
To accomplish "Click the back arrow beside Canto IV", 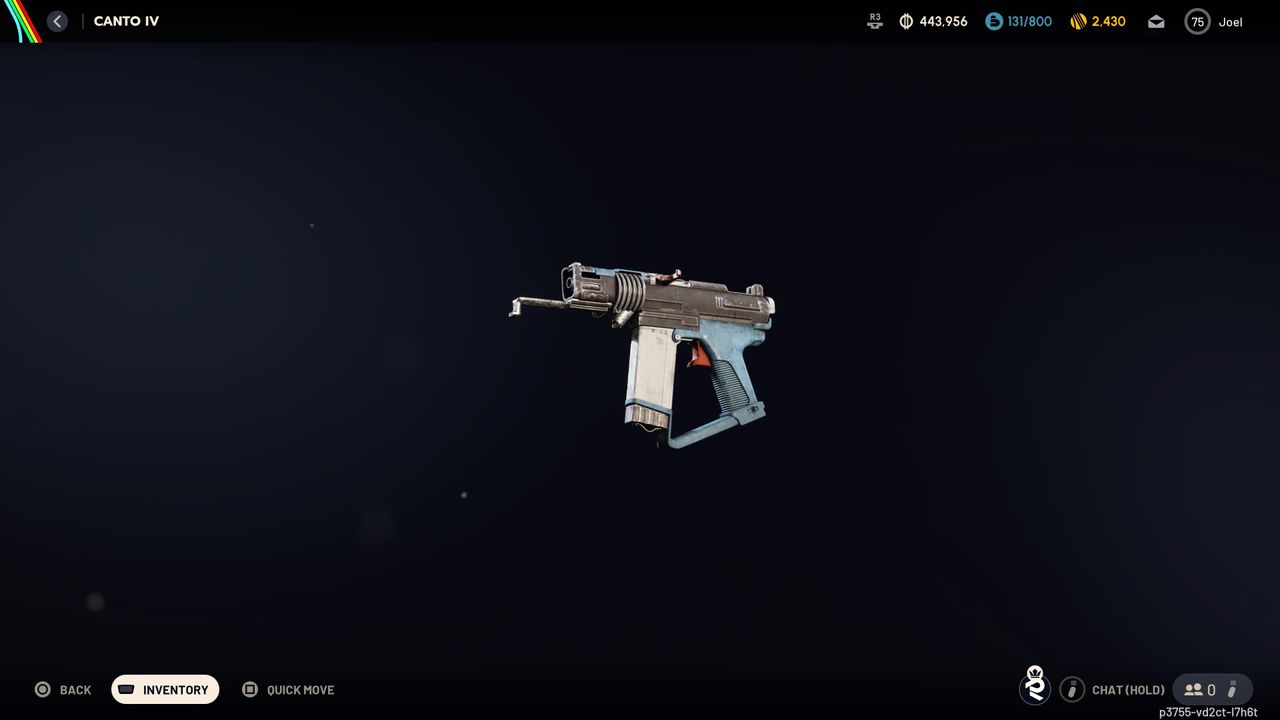I will 57,20.
